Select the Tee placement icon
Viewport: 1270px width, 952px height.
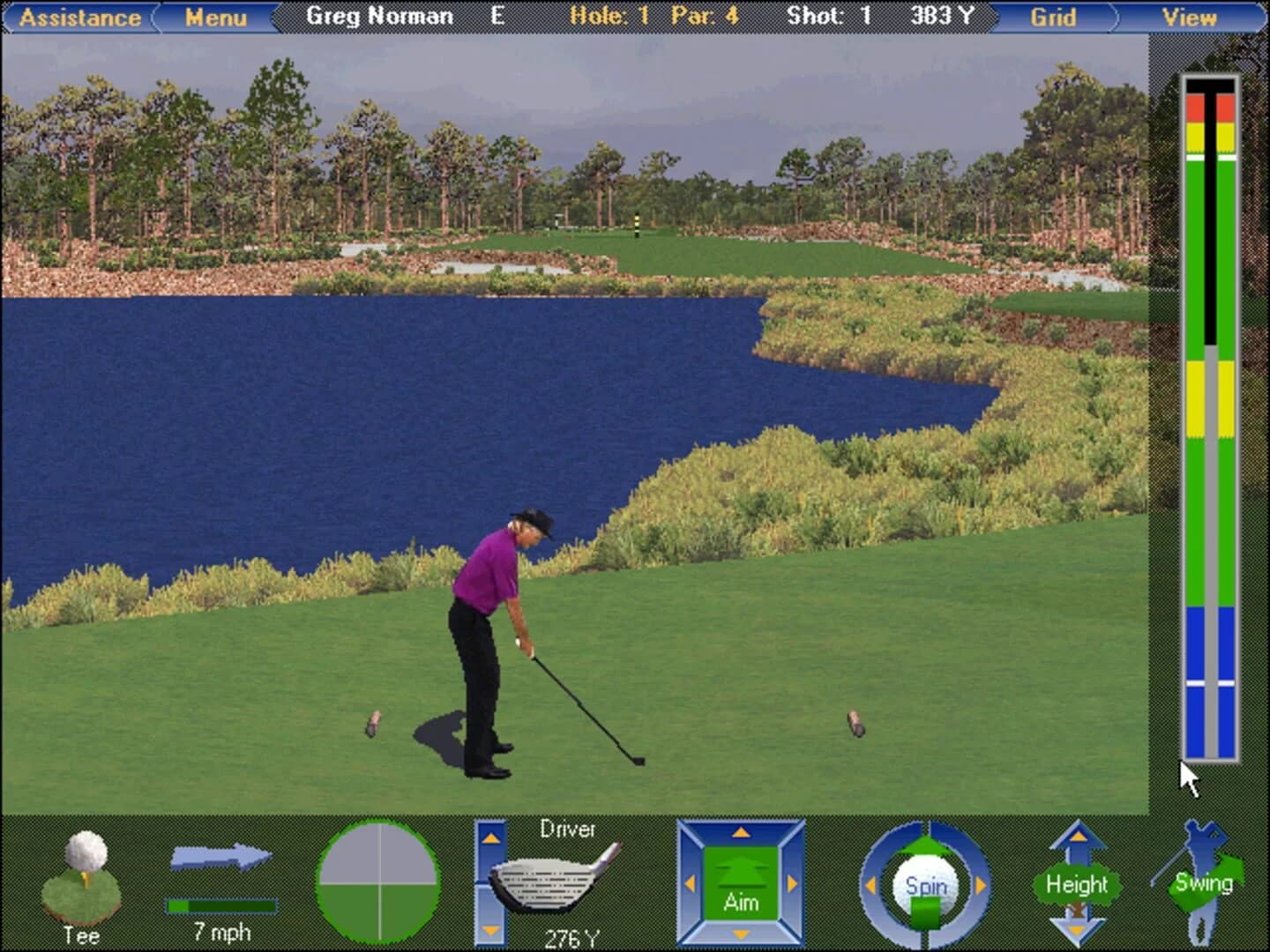tap(84, 881)
